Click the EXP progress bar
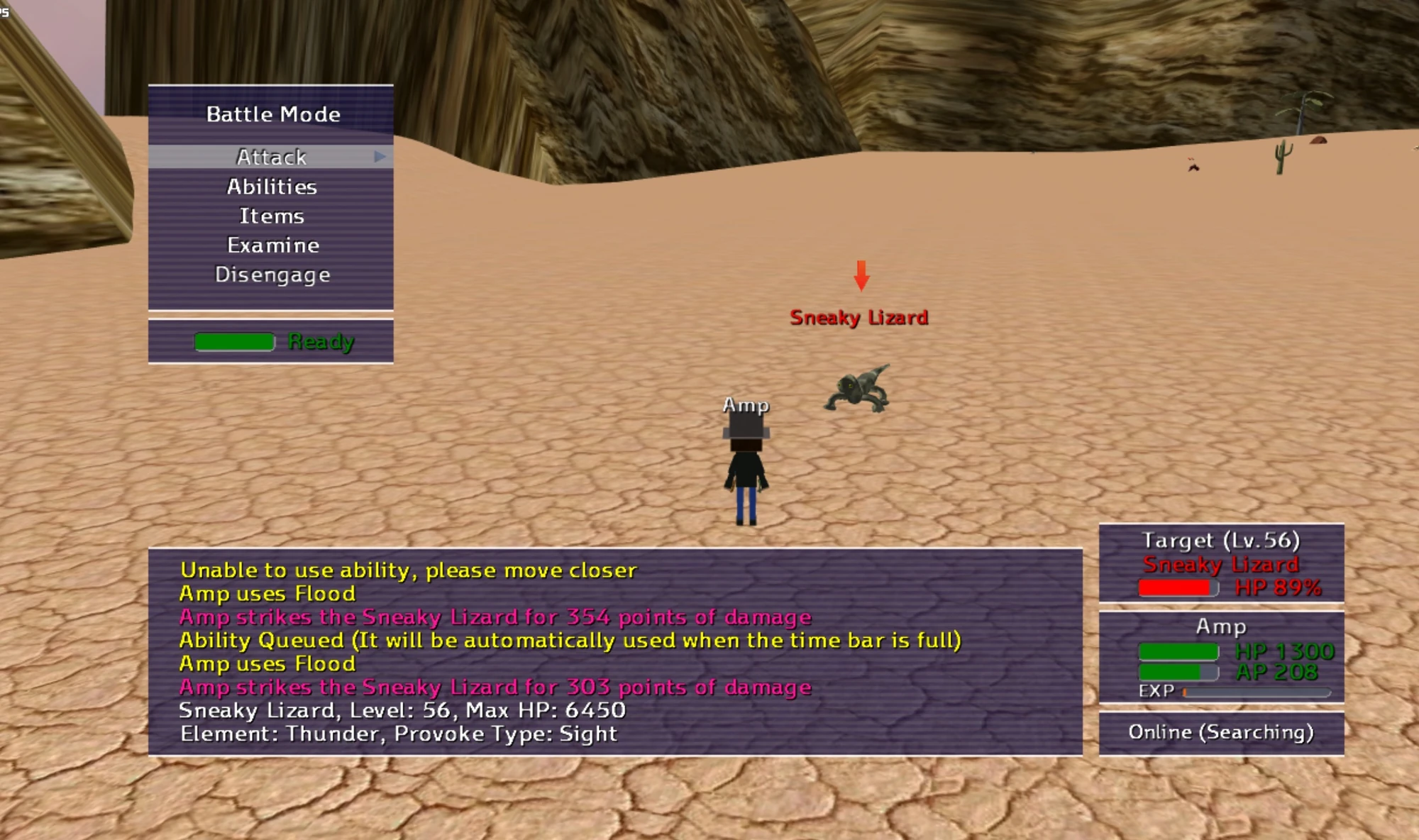The image size is (1419, 840). coord(1256,691)
